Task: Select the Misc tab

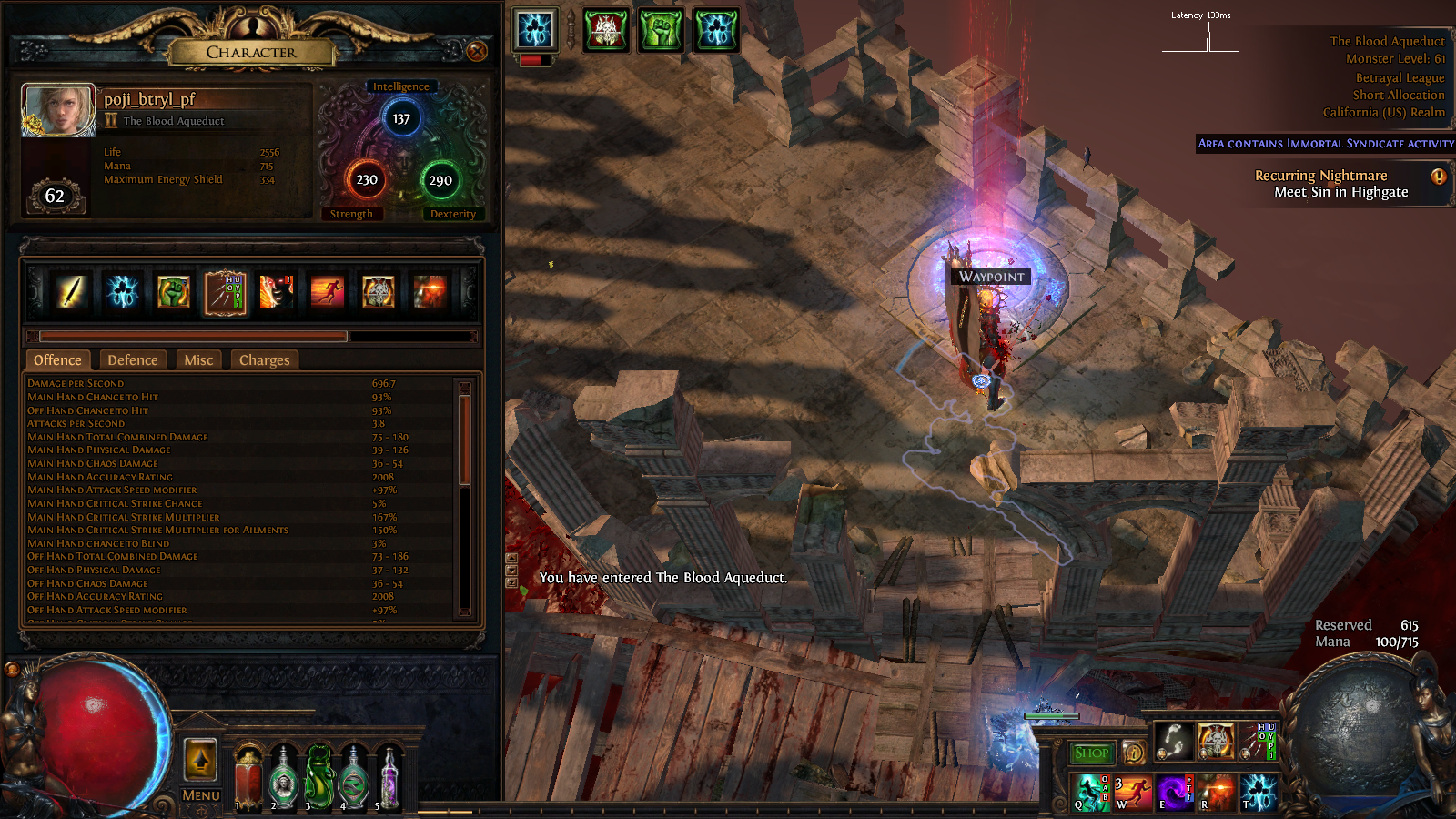Action: click(x=198, y=360)
